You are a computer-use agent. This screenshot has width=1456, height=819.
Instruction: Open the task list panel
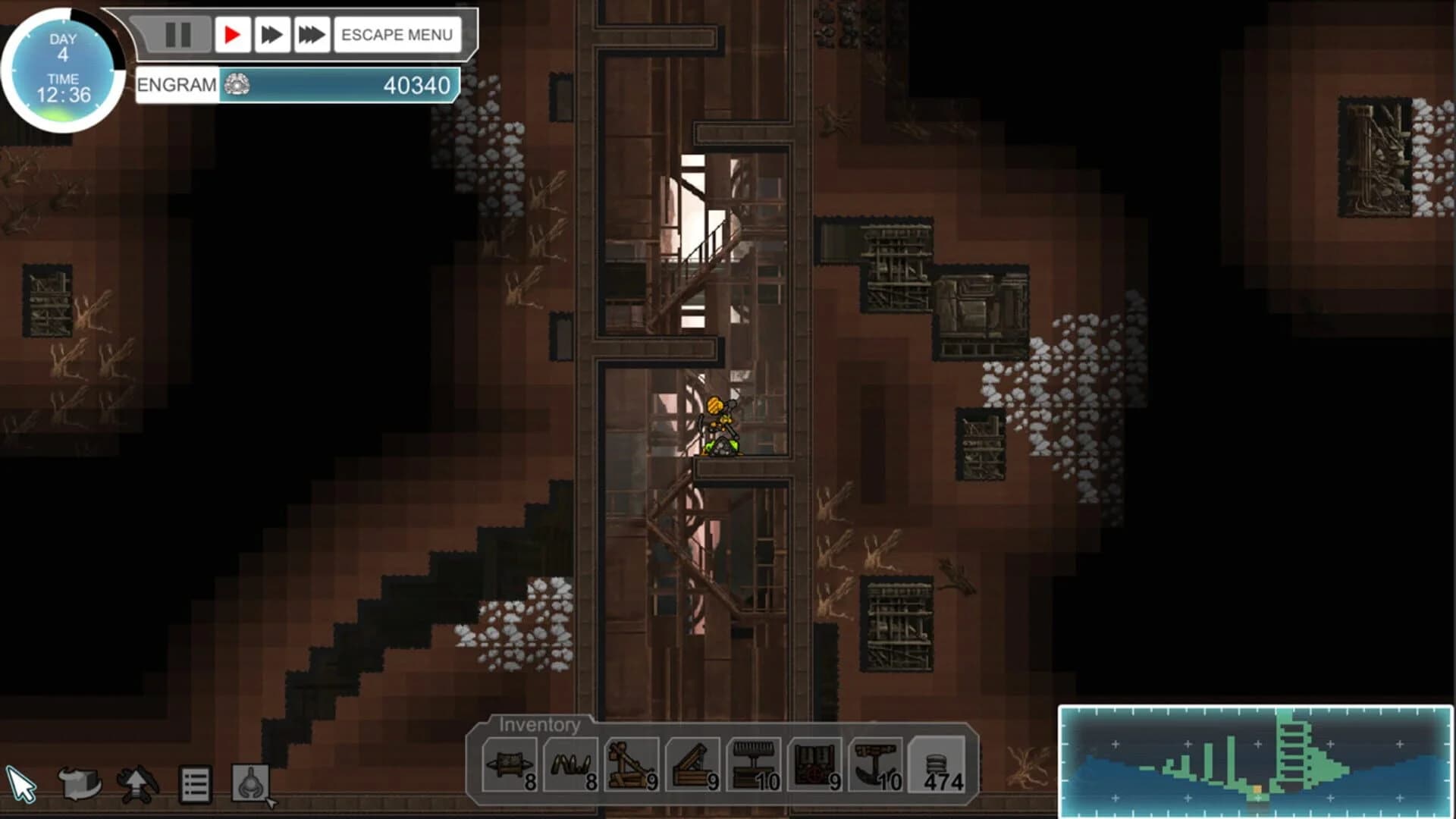(194, 781)
